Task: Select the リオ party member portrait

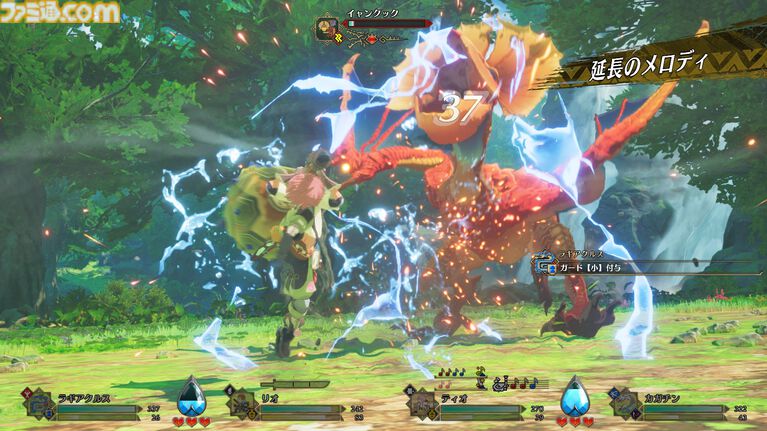Action: (x=242, y=406)
